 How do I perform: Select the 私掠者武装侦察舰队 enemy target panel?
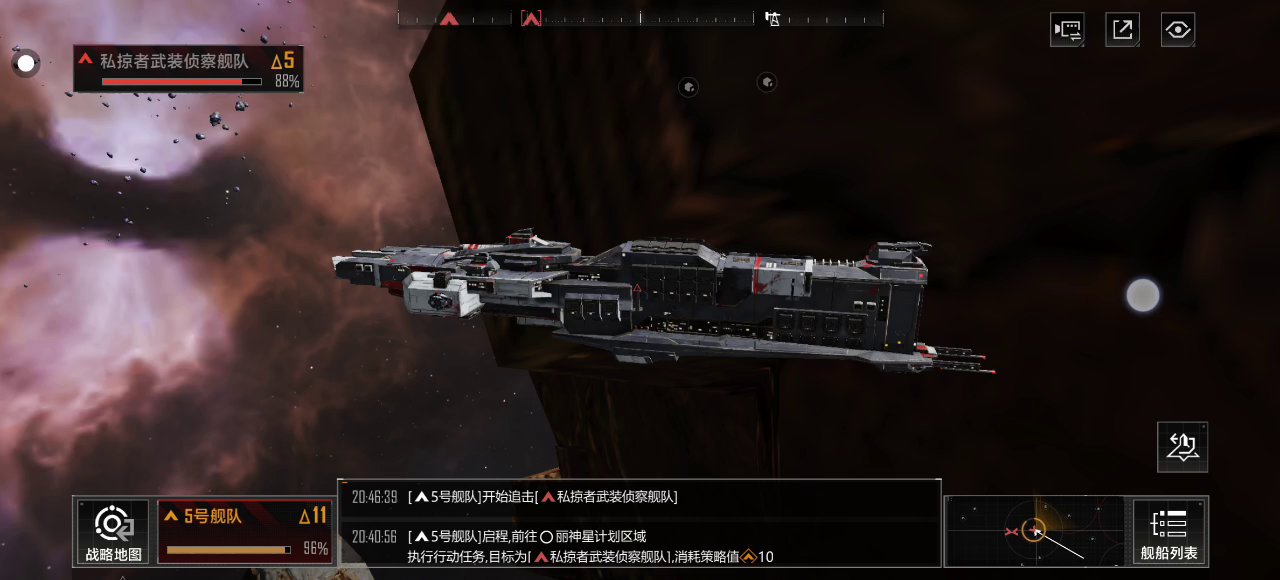click(x=188, y=69)
